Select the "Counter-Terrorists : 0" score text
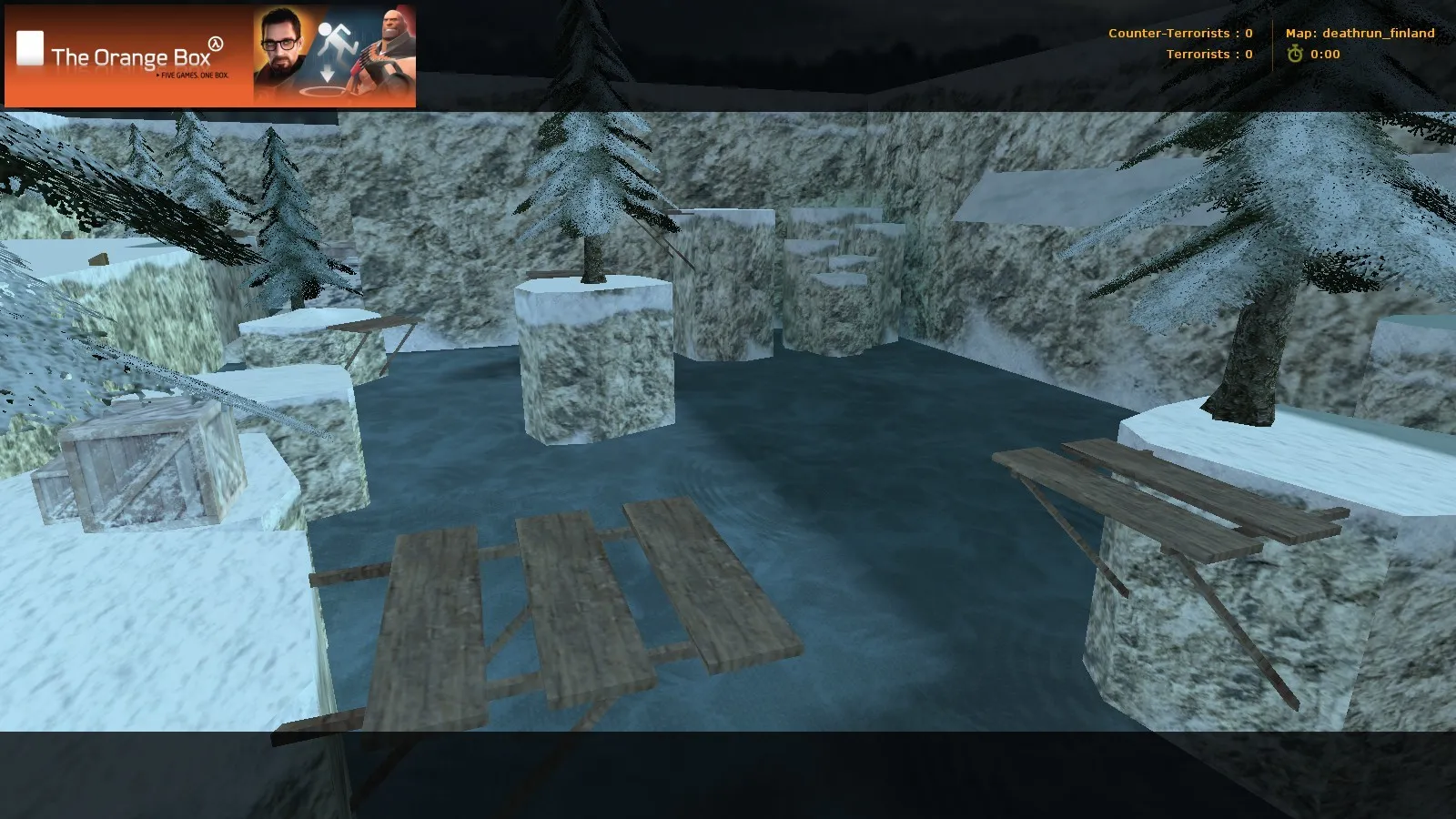This screenshot has height=819, width=1456. tap(1179, 33)
